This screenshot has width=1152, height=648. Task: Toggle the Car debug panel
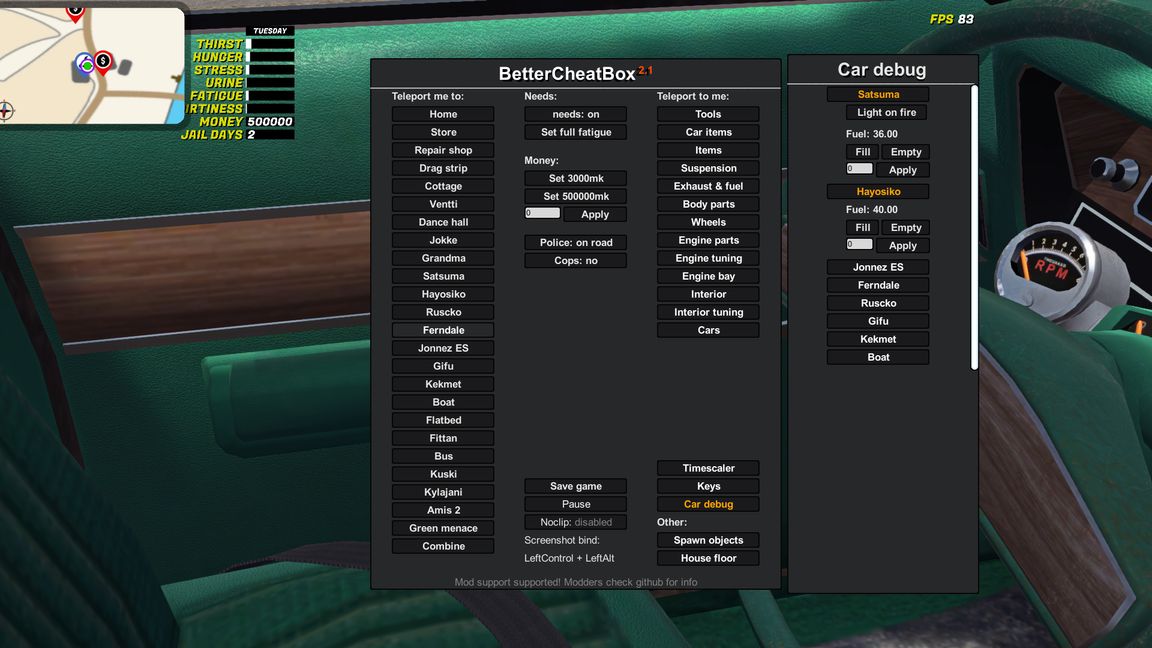708,504
